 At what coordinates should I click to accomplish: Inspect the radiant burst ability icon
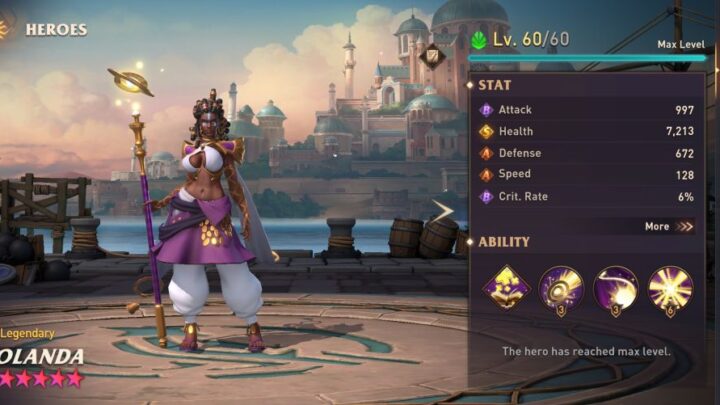coord(670,288)
